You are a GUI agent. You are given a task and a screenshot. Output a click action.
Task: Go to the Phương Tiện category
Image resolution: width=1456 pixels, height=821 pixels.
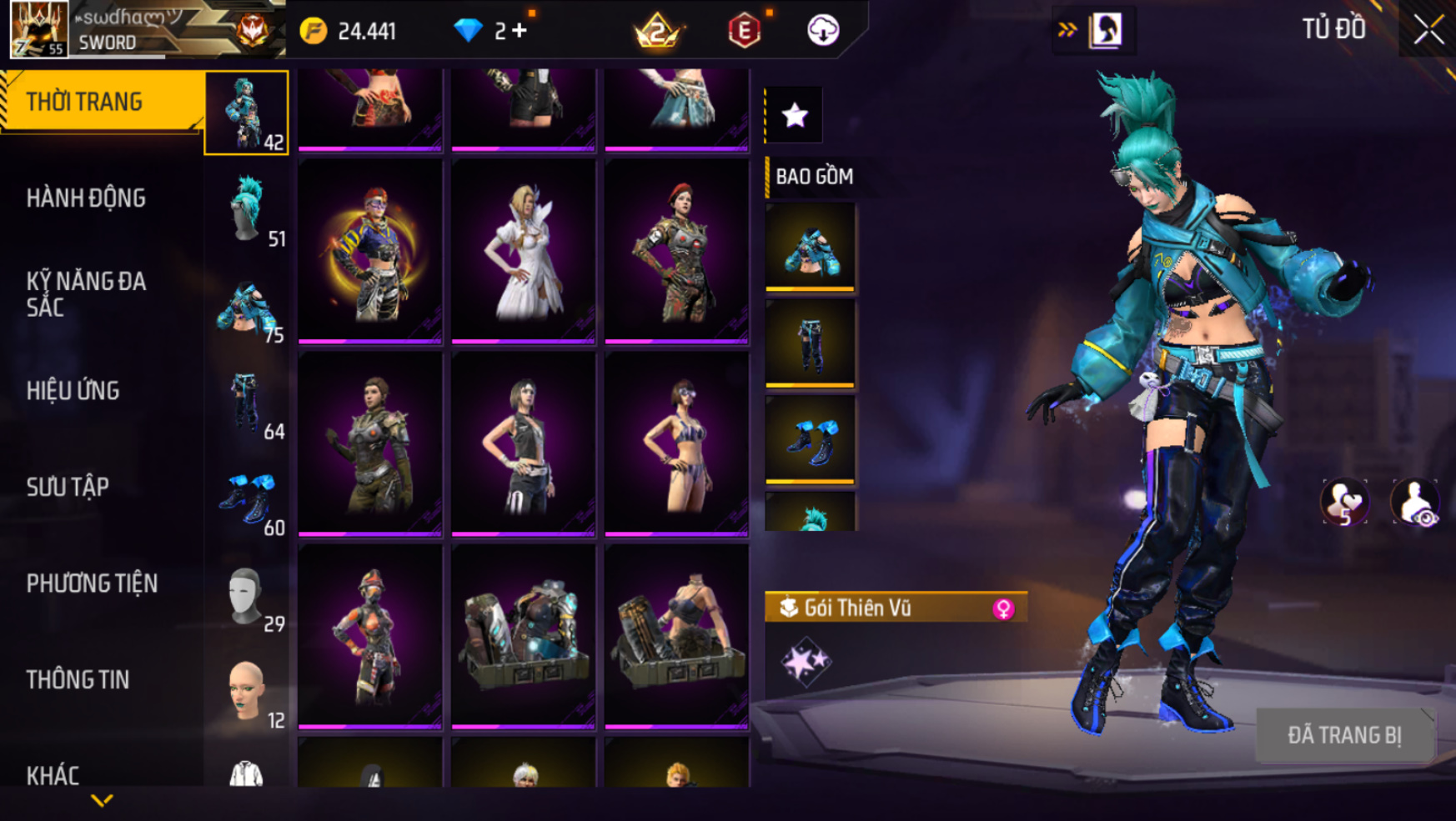[x=92, y=583]
